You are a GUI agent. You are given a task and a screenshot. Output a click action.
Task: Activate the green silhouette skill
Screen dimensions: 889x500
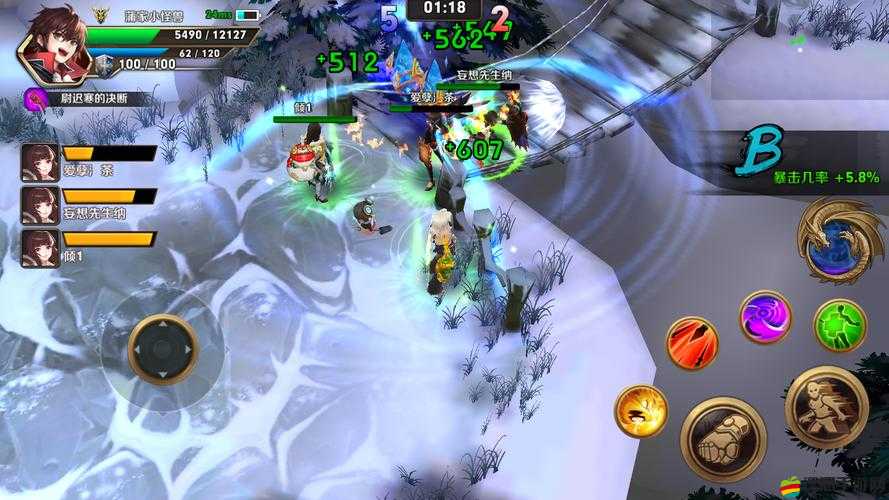coord(838,325)
